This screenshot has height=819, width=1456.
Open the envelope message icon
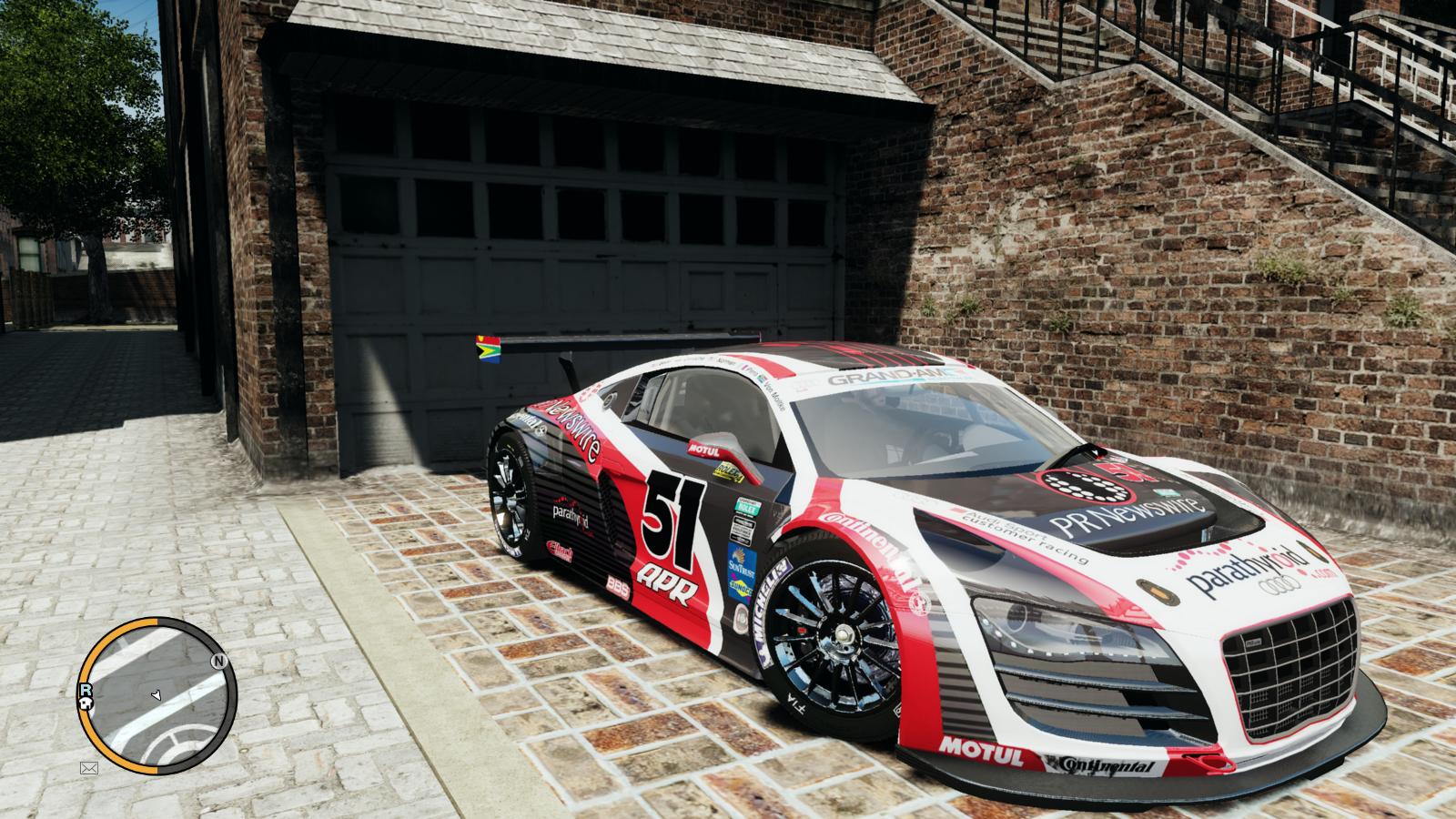89,768
